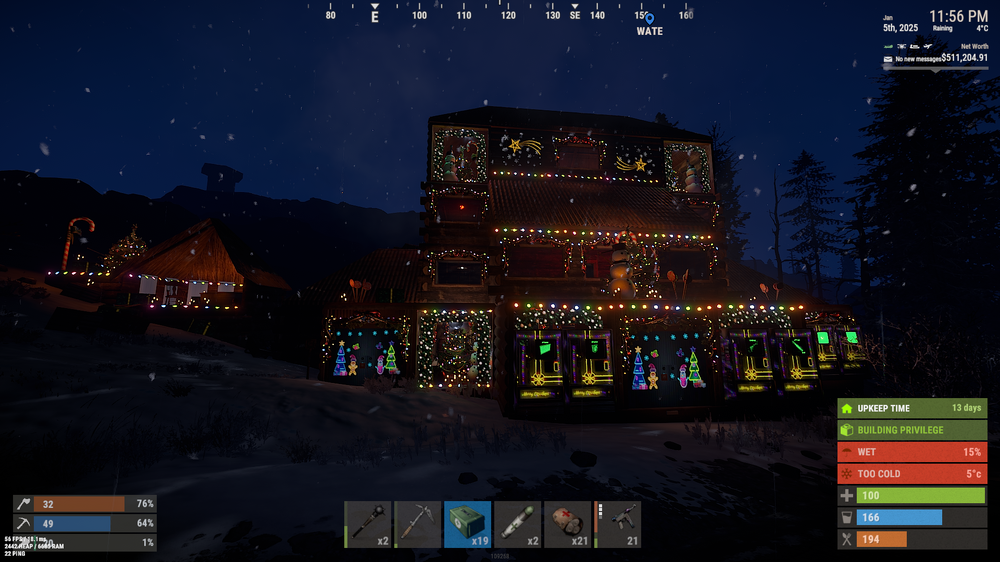Click the mining pickaxe skill icon
This screenshot has height=562, width=1000.
tap(22, 523)
